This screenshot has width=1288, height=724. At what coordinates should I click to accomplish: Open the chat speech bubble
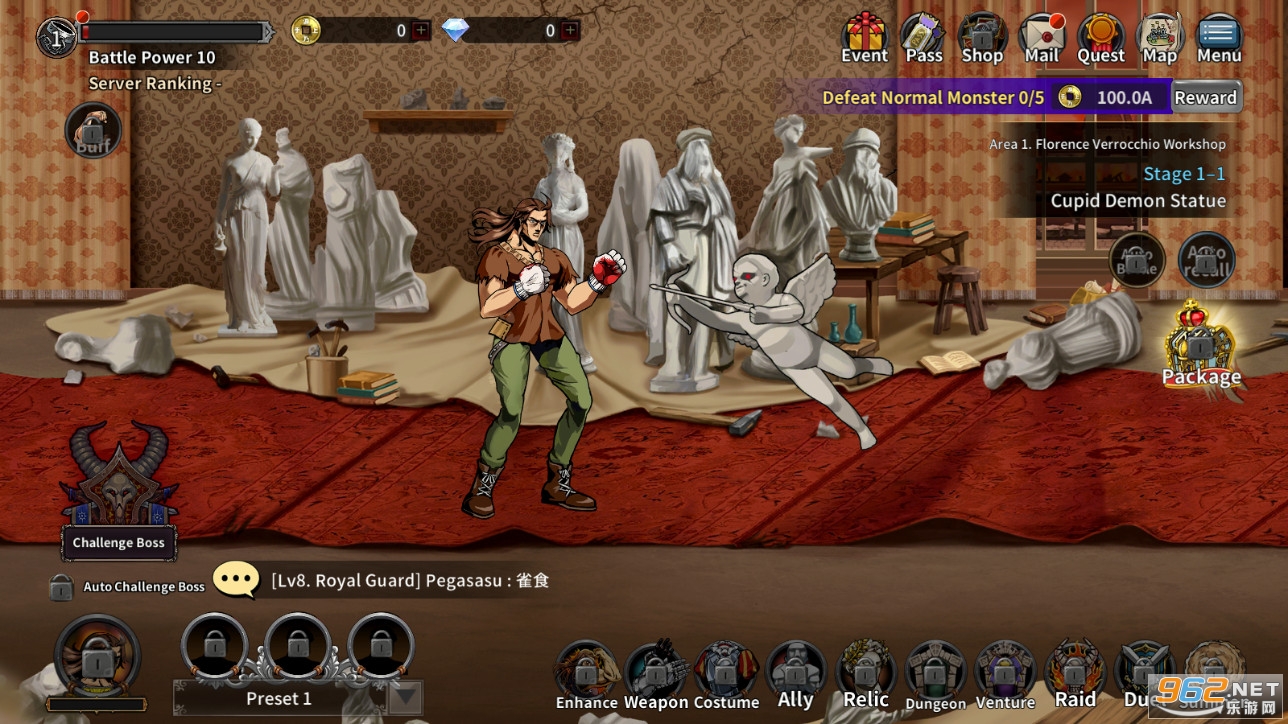tap(237, 580)
